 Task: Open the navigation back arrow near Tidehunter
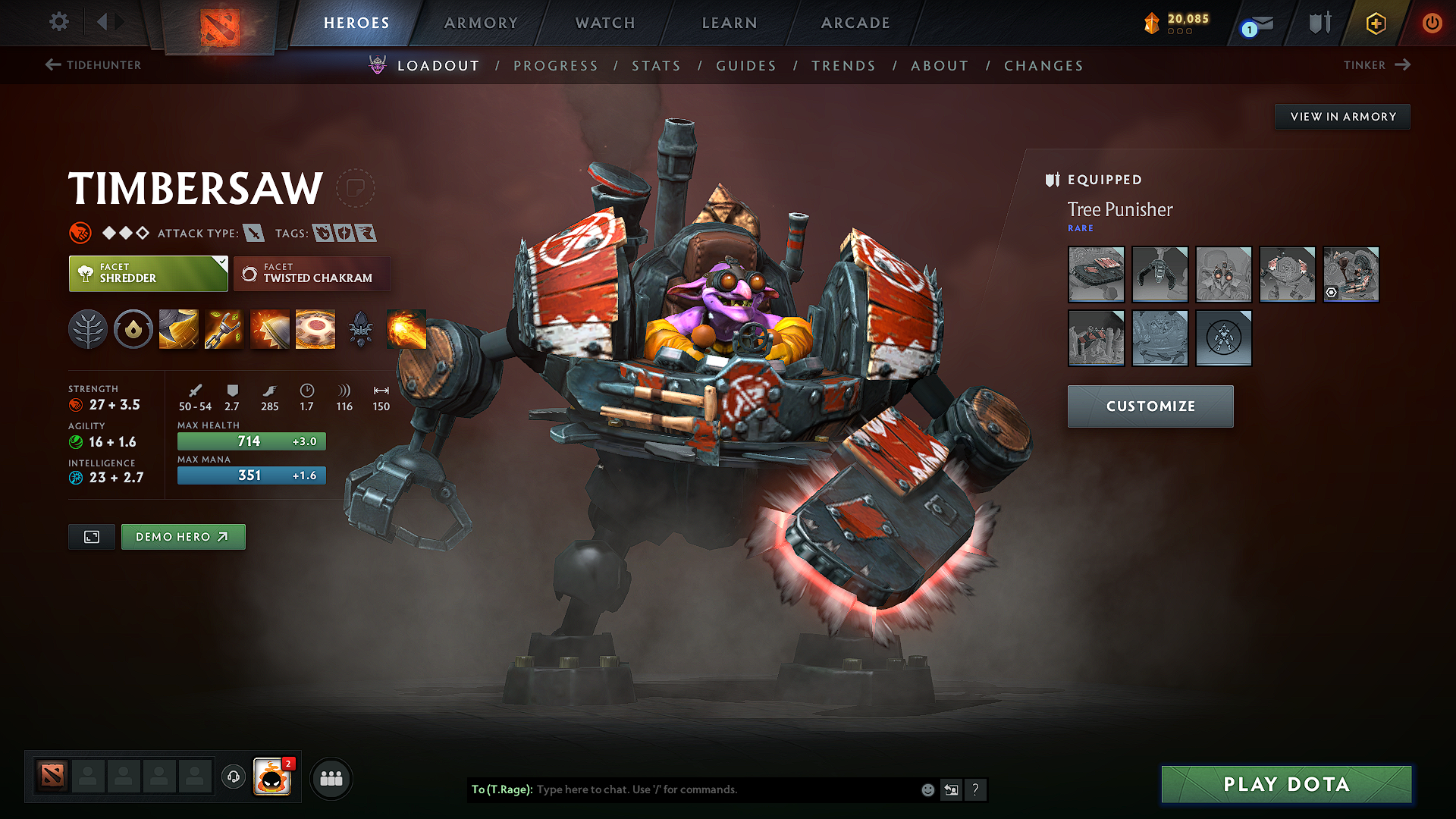pos(52,65)
